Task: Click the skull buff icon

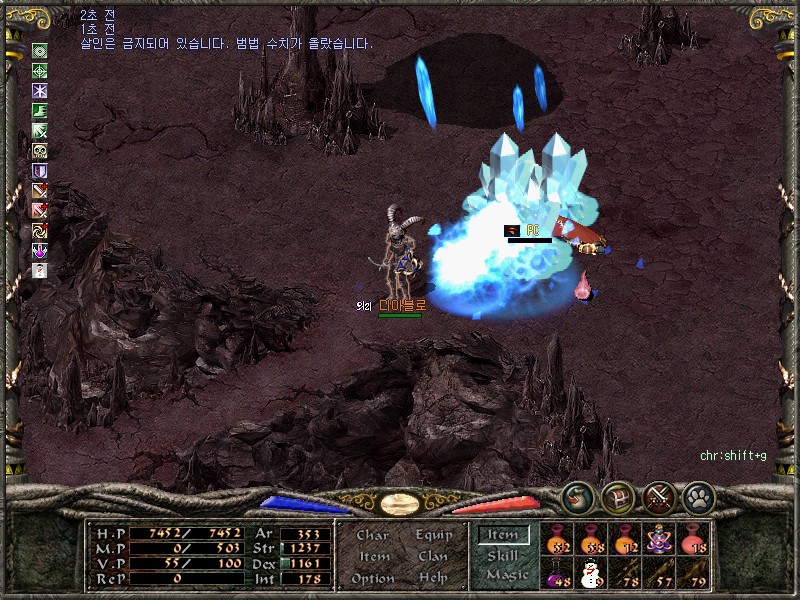Action: pyautogui.click(x=40, y=151)
